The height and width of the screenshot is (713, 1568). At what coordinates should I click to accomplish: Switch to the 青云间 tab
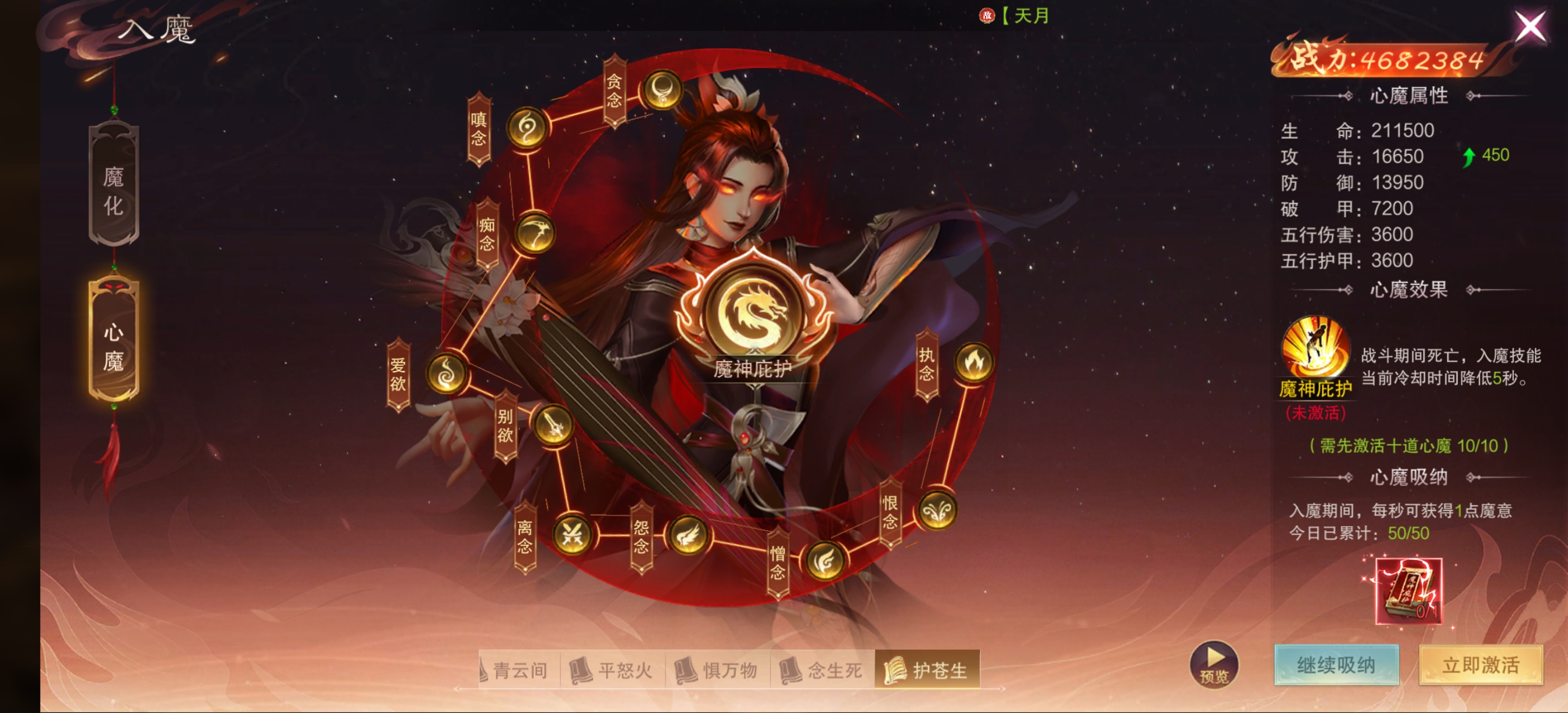(519, 670)
